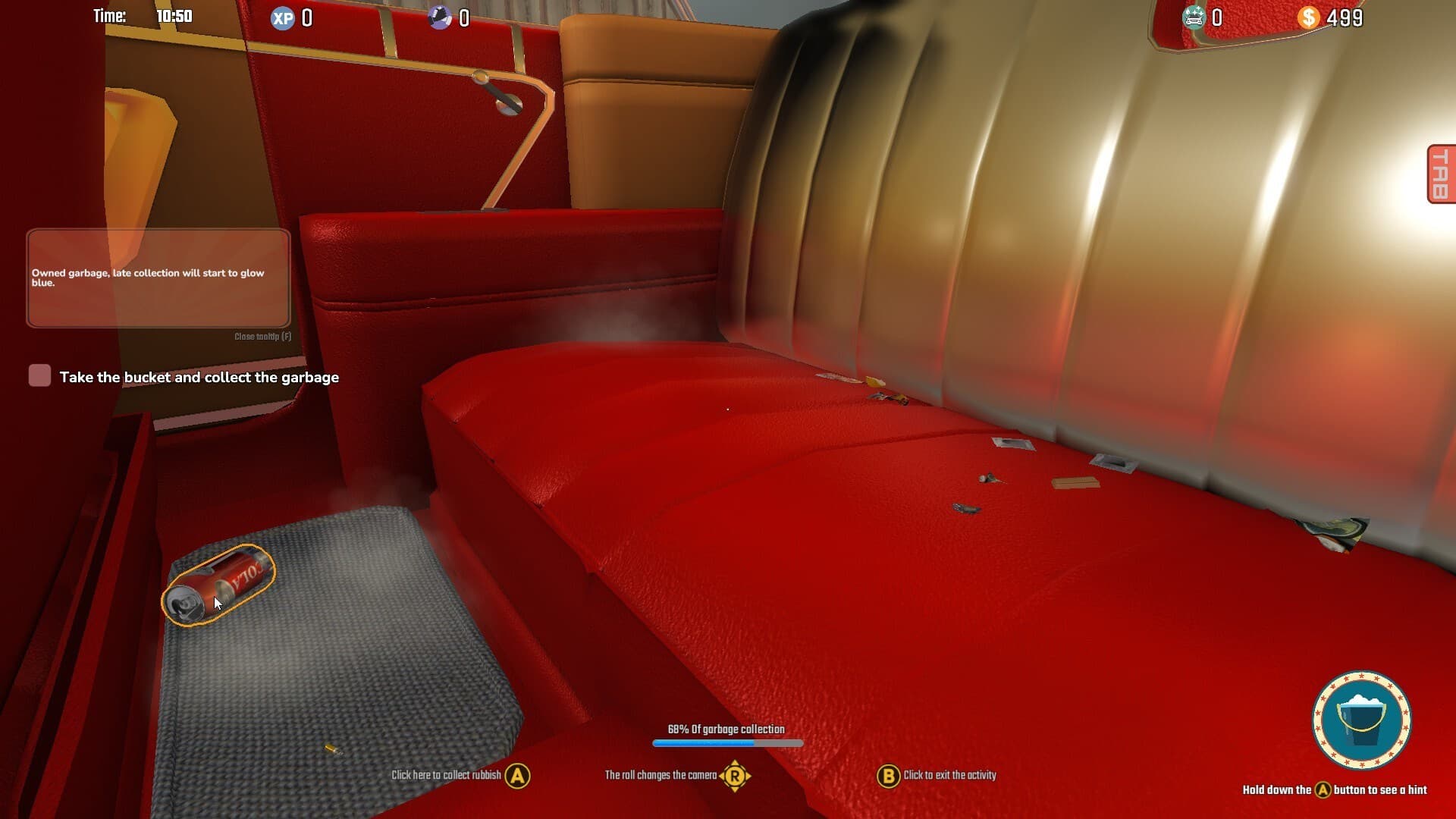Click the Time 10:50 display
This screenshot has height=819, width=1456.
[x=141, y=15]
